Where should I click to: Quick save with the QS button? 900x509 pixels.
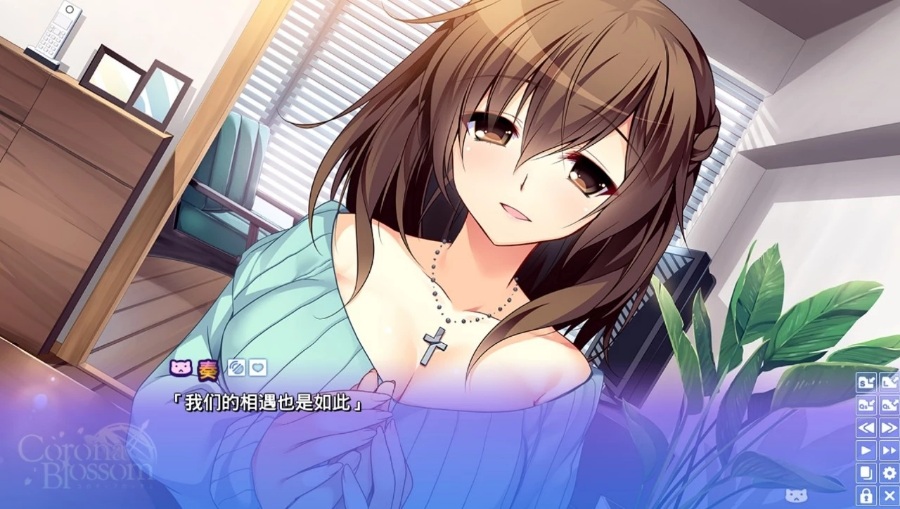click(866, 405)
